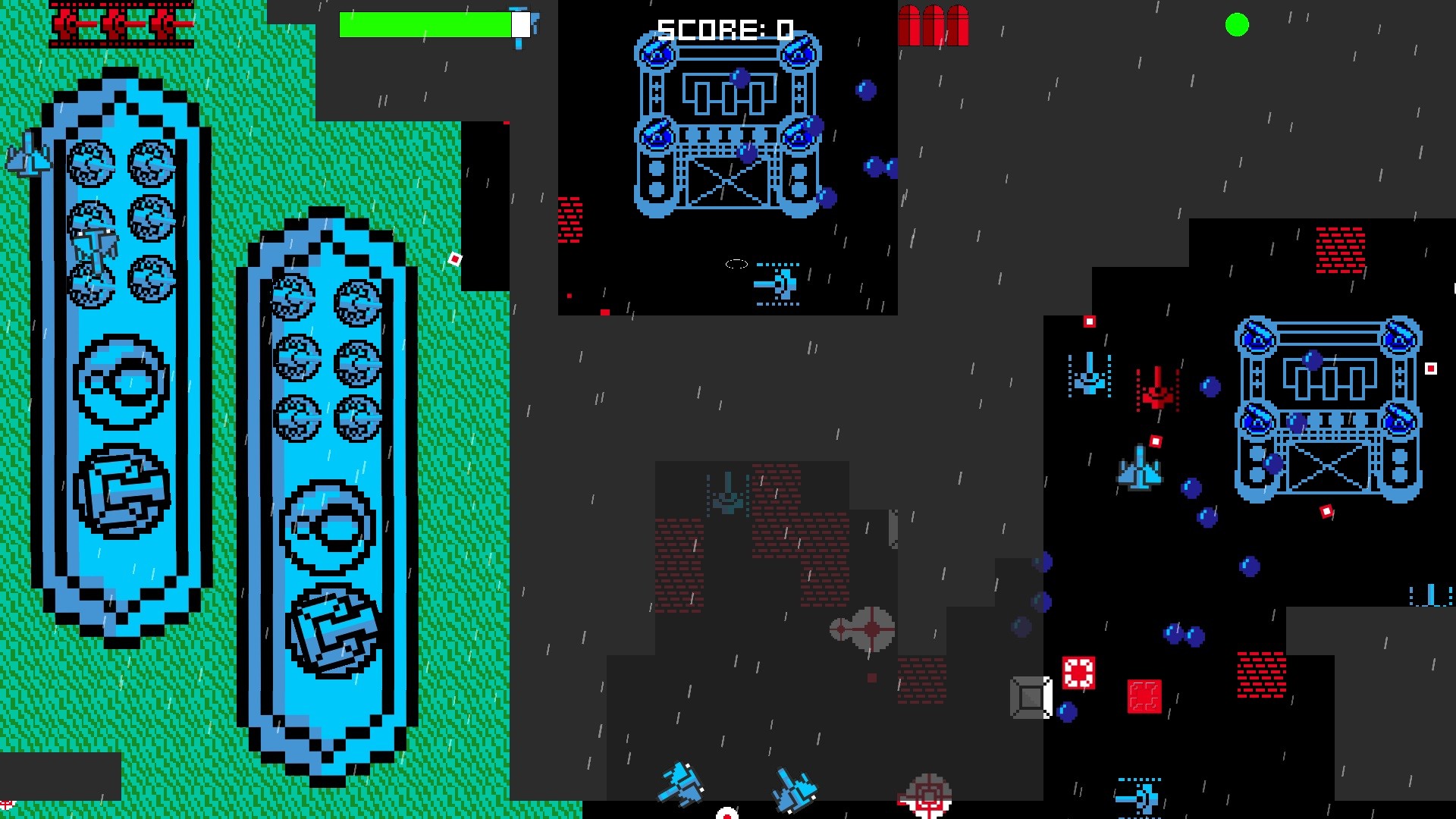Select the blue turret on the fortress top-left corner

pyautogui.click(x=657, y=53)
